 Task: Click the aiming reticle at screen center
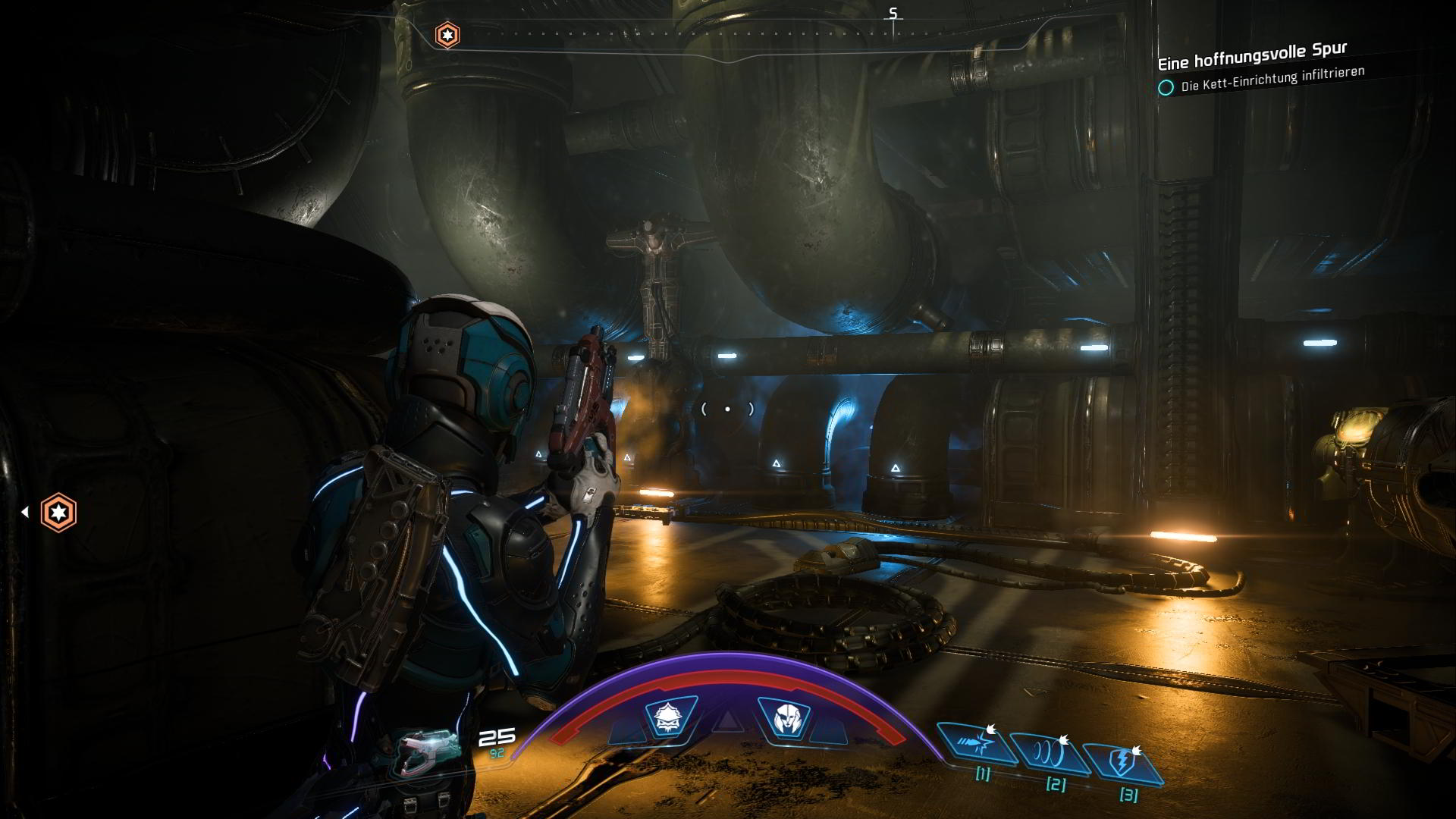click(x=728, y=408)
